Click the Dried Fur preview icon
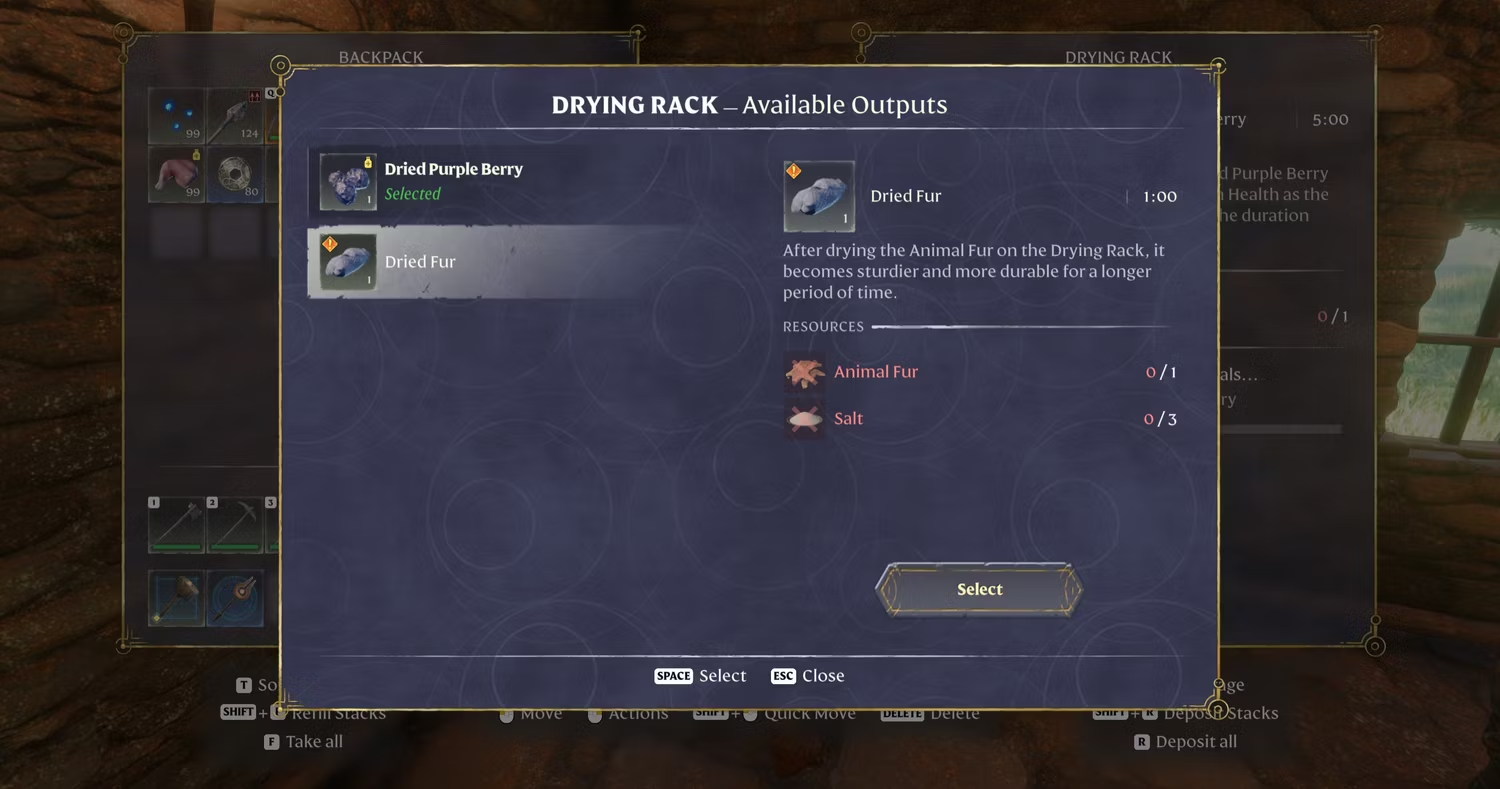The image size is (1500, 789). [819, 197]
